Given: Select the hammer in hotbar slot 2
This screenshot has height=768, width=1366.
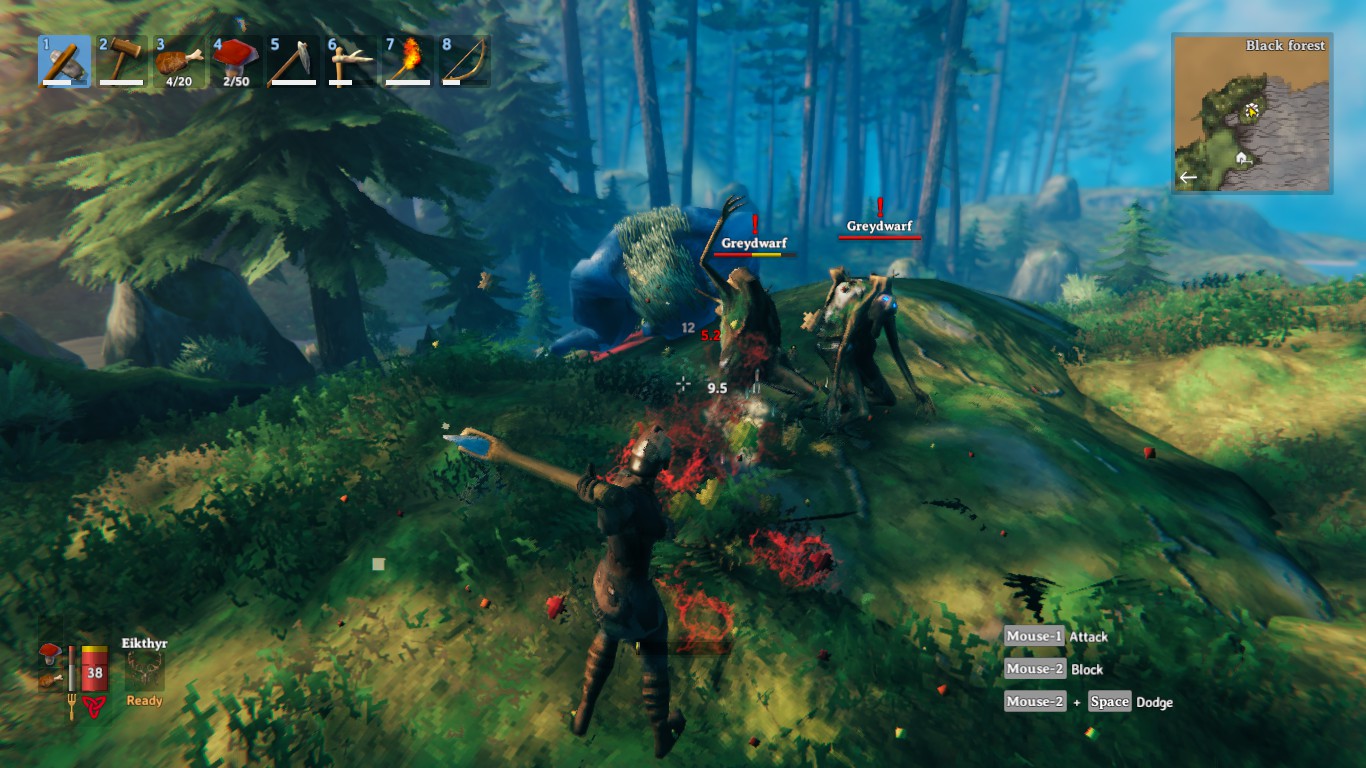Looking at the screenshot, I should pos(122,59).
